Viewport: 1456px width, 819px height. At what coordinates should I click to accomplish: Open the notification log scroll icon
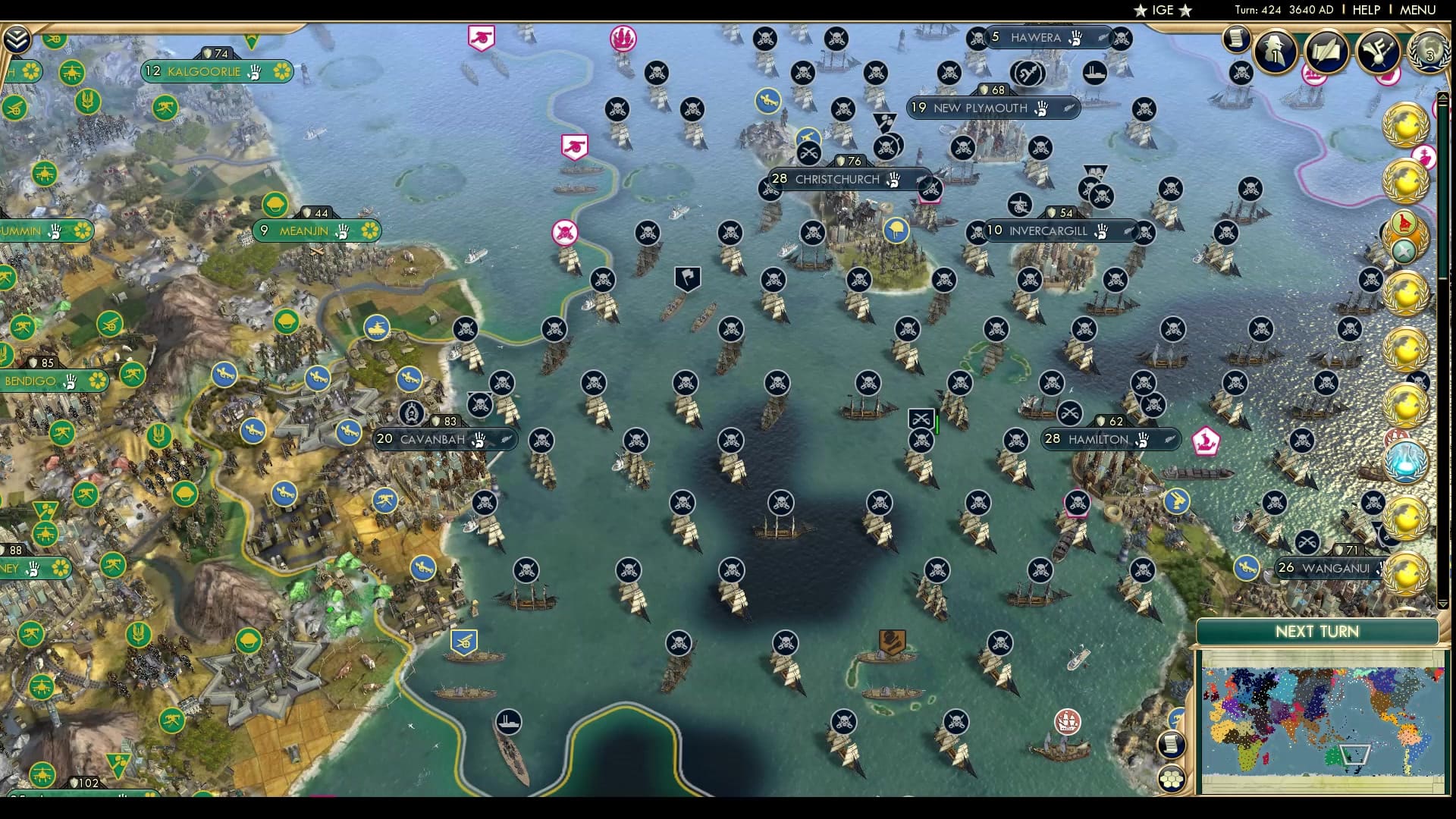point(1238,40)
